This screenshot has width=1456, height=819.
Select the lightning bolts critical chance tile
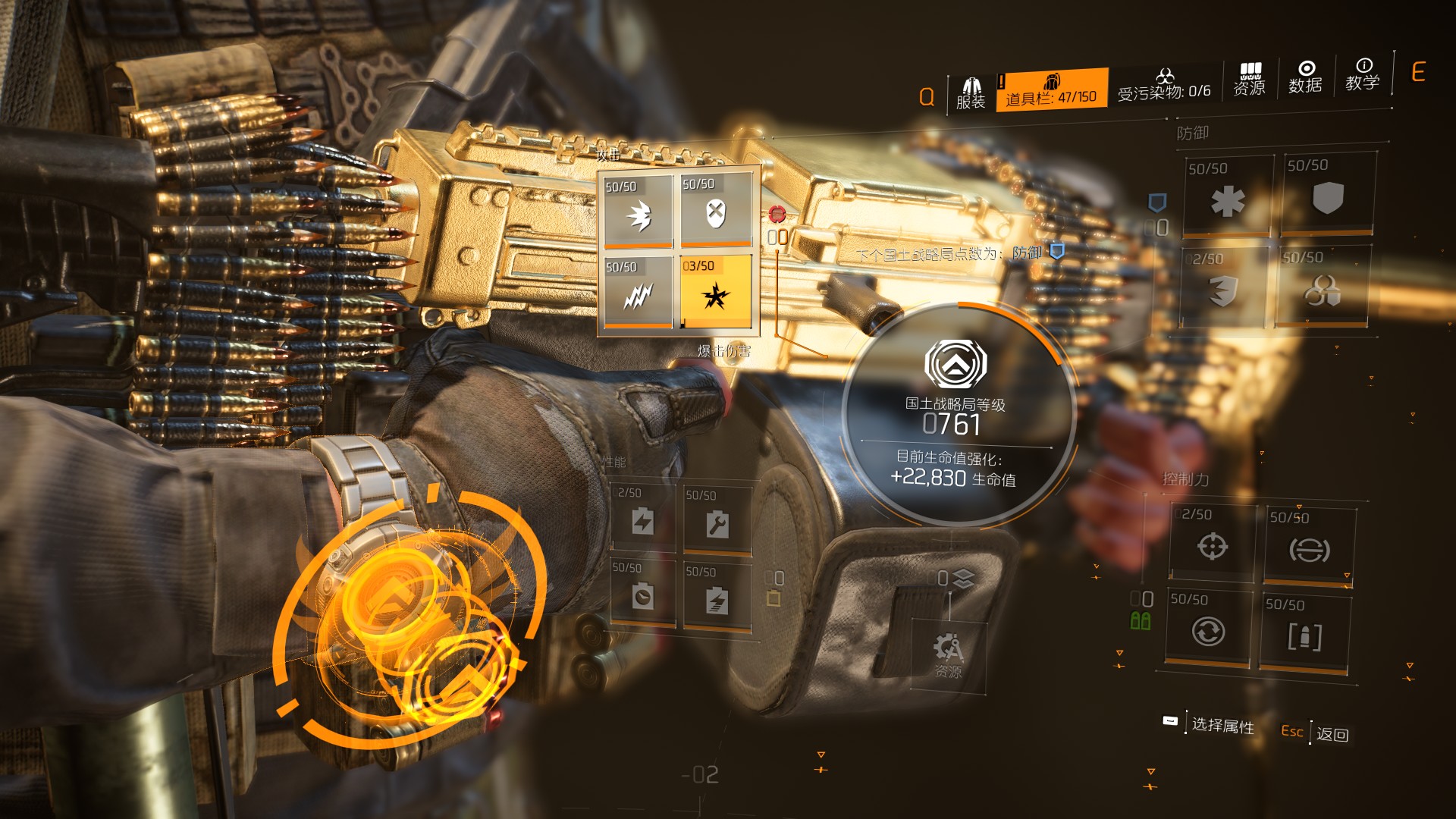(x=638, y=293)
